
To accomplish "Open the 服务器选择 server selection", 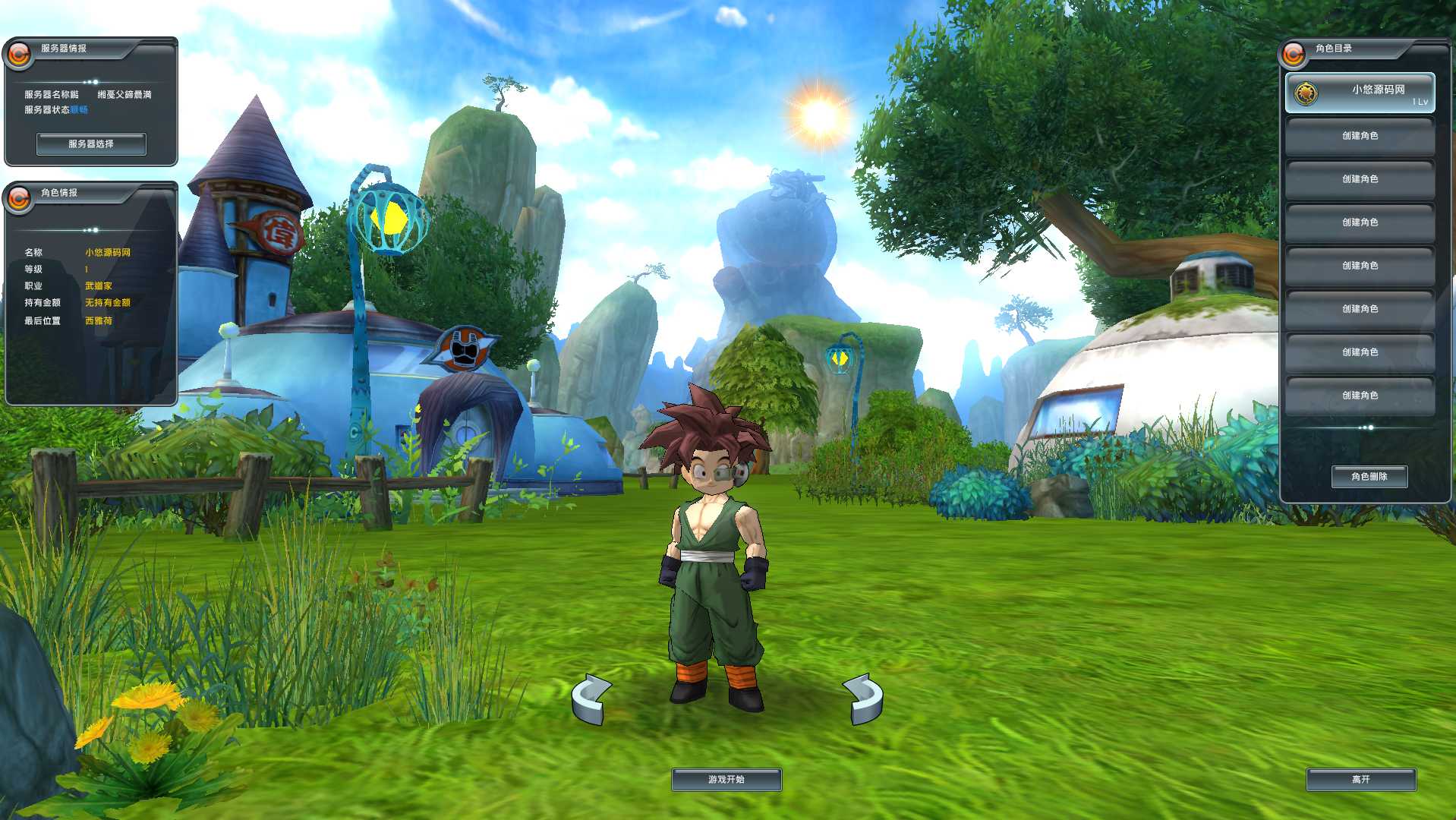I will pos(91,143).
